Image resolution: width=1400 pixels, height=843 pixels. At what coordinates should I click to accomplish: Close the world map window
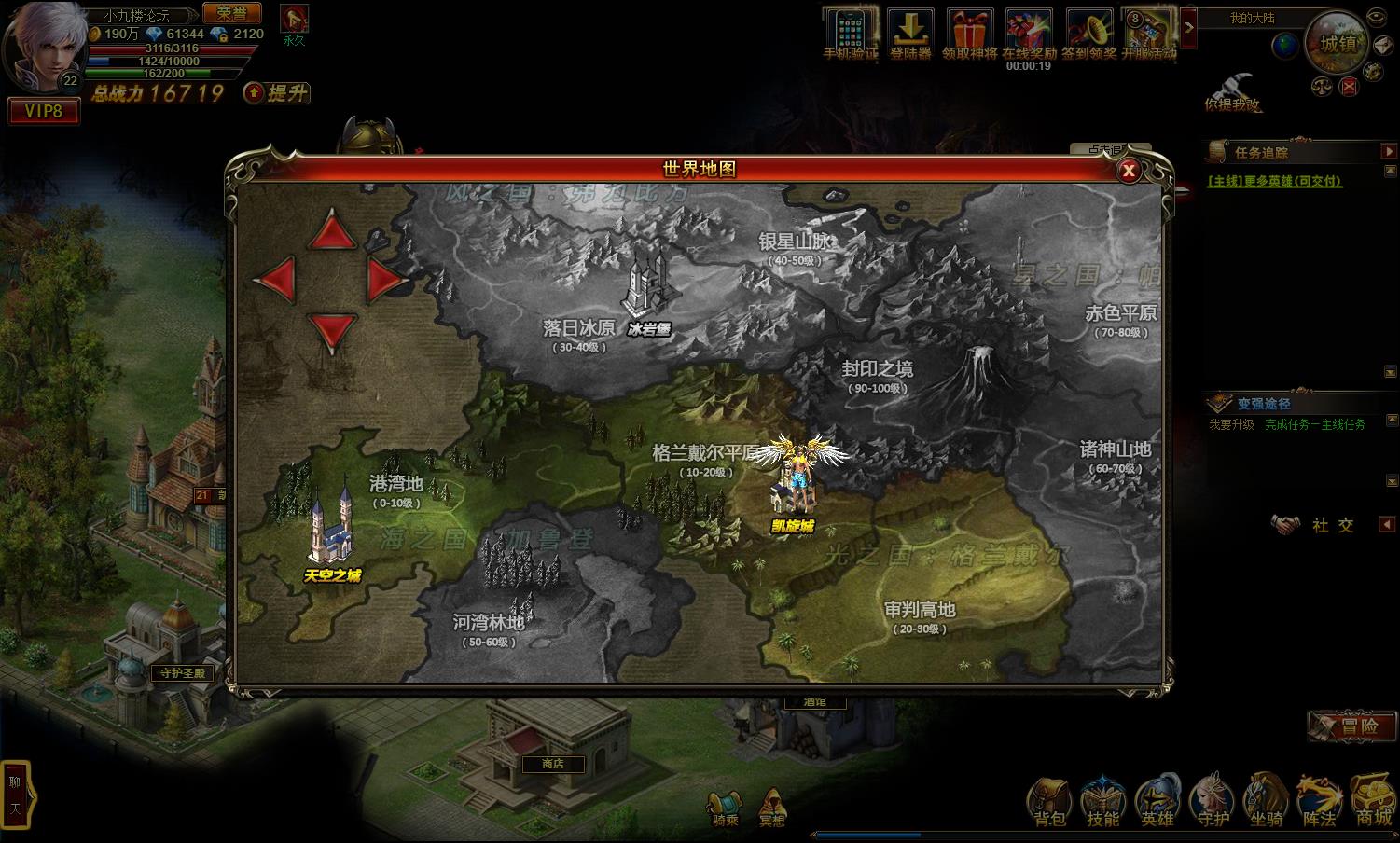coord(1129,171)
